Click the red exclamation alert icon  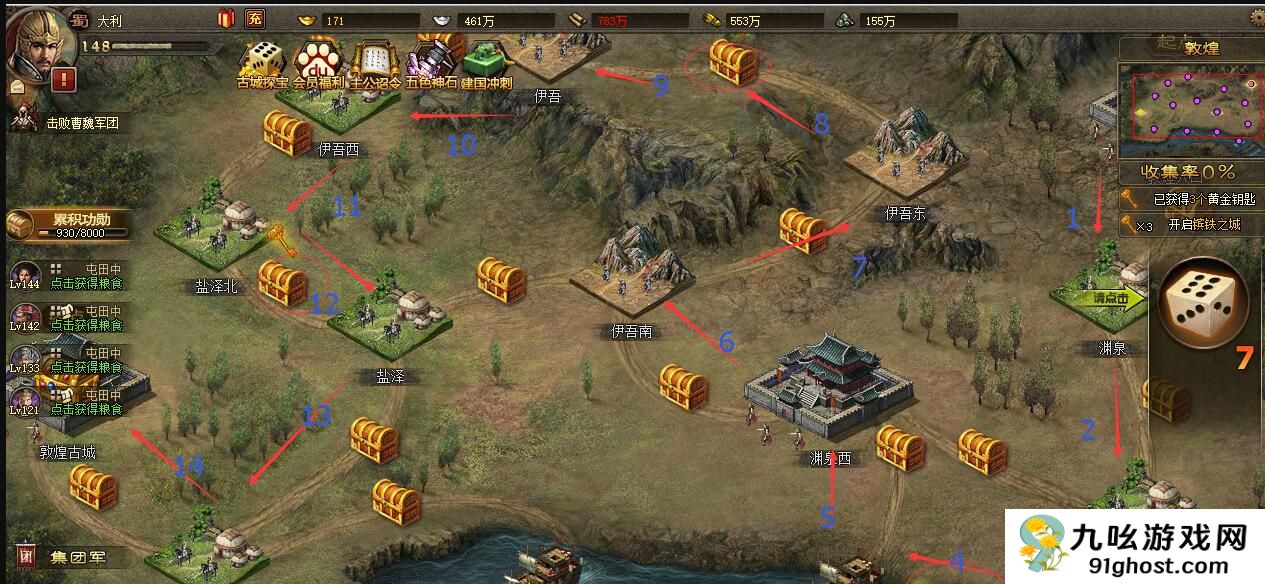[x=63, y=80]
